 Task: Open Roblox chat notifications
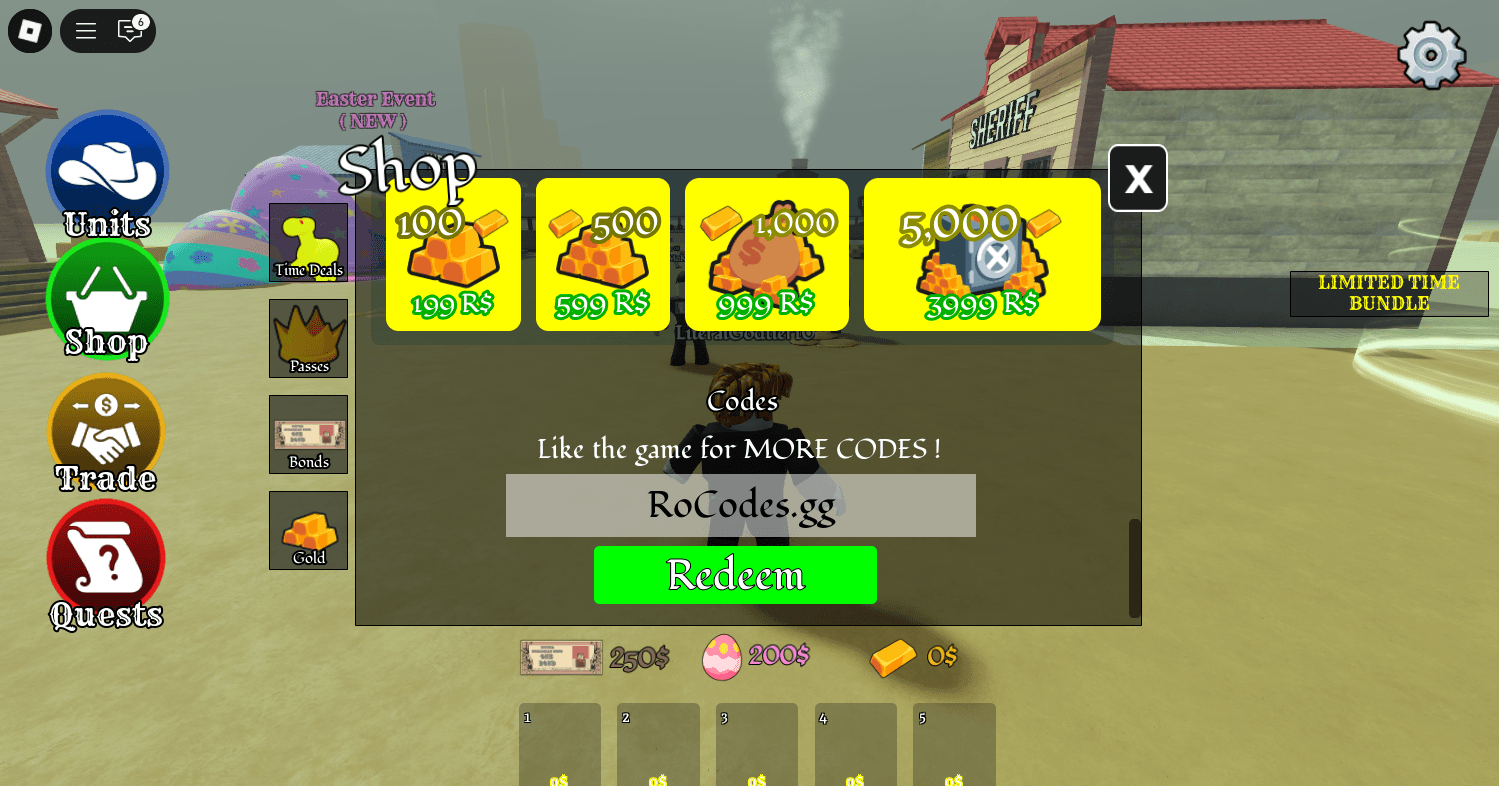130,31
